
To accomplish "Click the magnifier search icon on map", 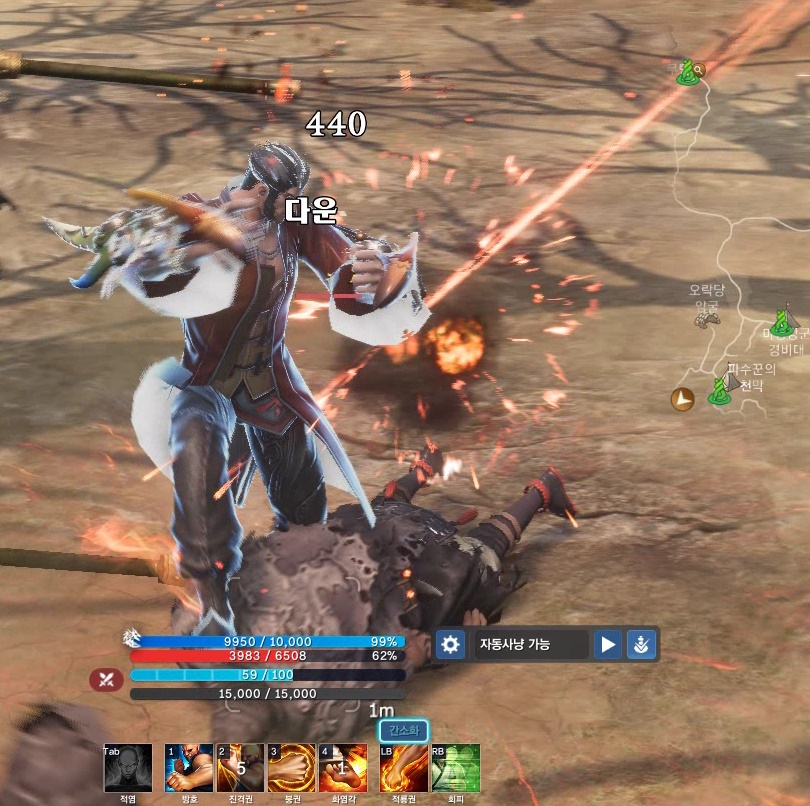I will (698, 69).
